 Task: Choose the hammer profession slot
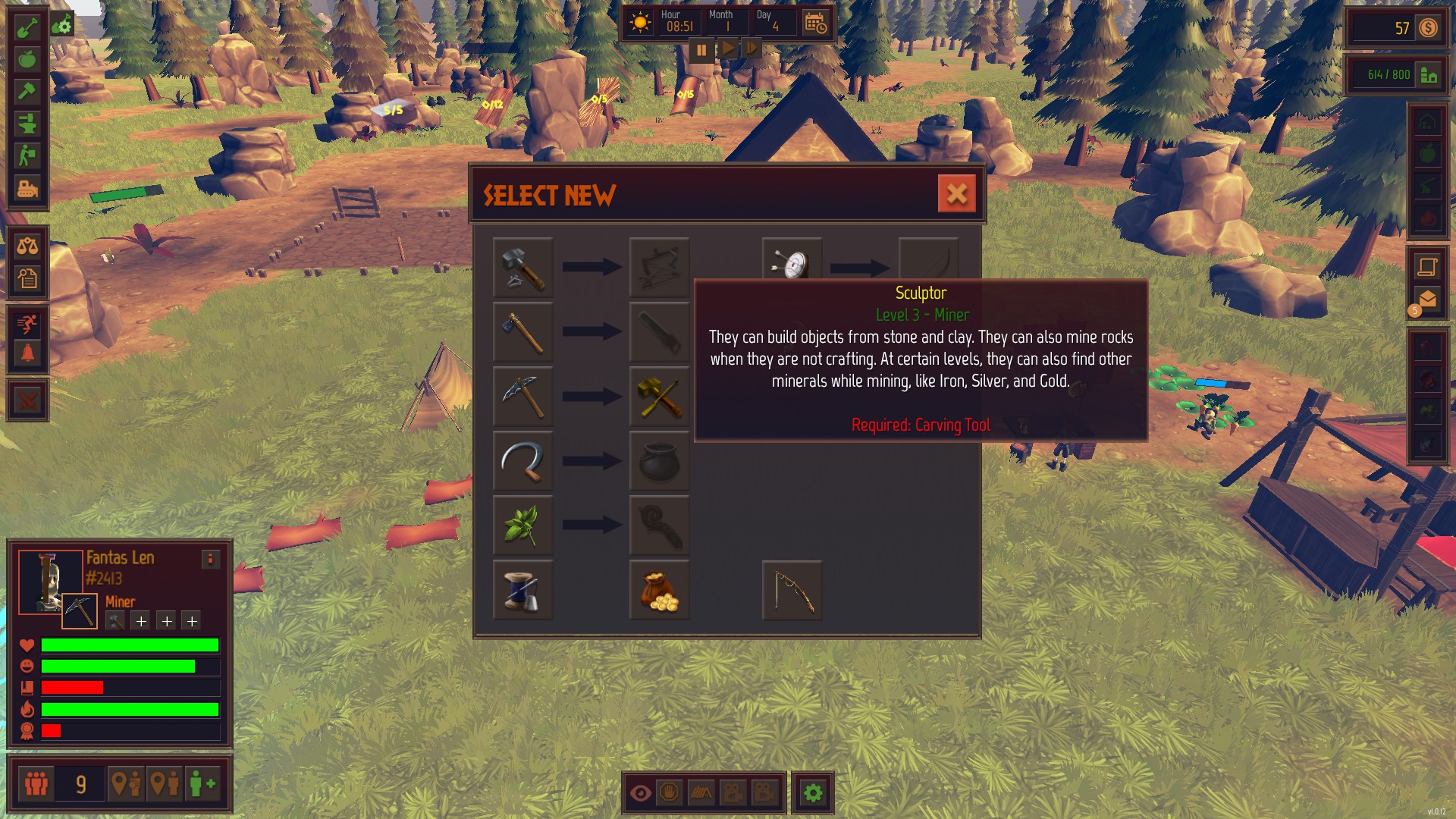522,267
